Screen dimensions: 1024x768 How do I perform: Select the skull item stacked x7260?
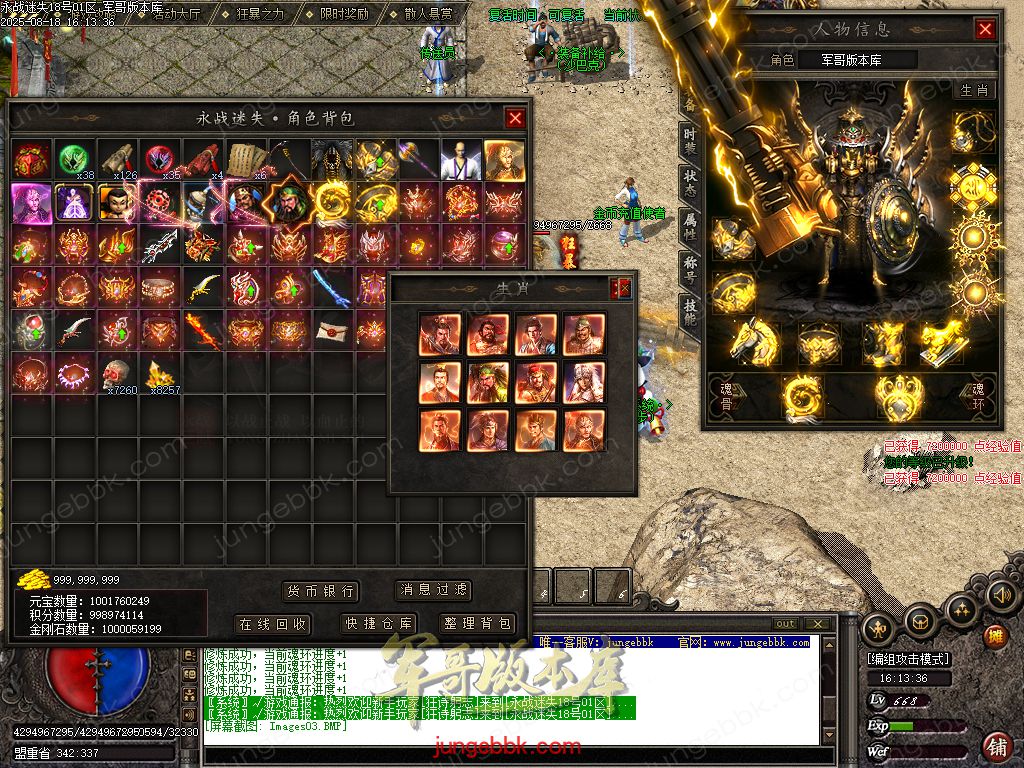[117, 373]
